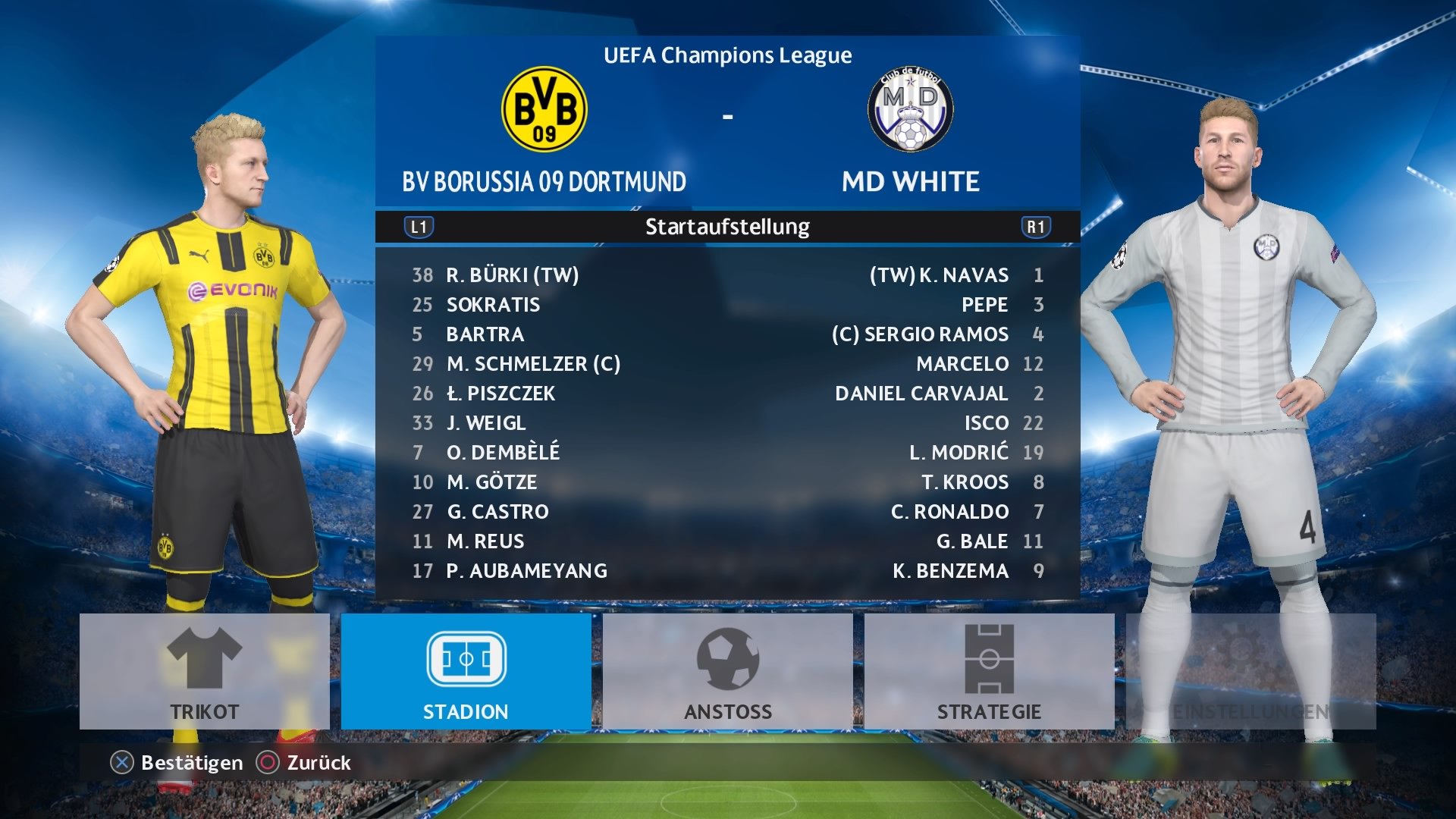The height and width of the screenshot is (819, 1456).
Task: Select the soccer ball icon above ANSTOSS
Action: point(728,660)
